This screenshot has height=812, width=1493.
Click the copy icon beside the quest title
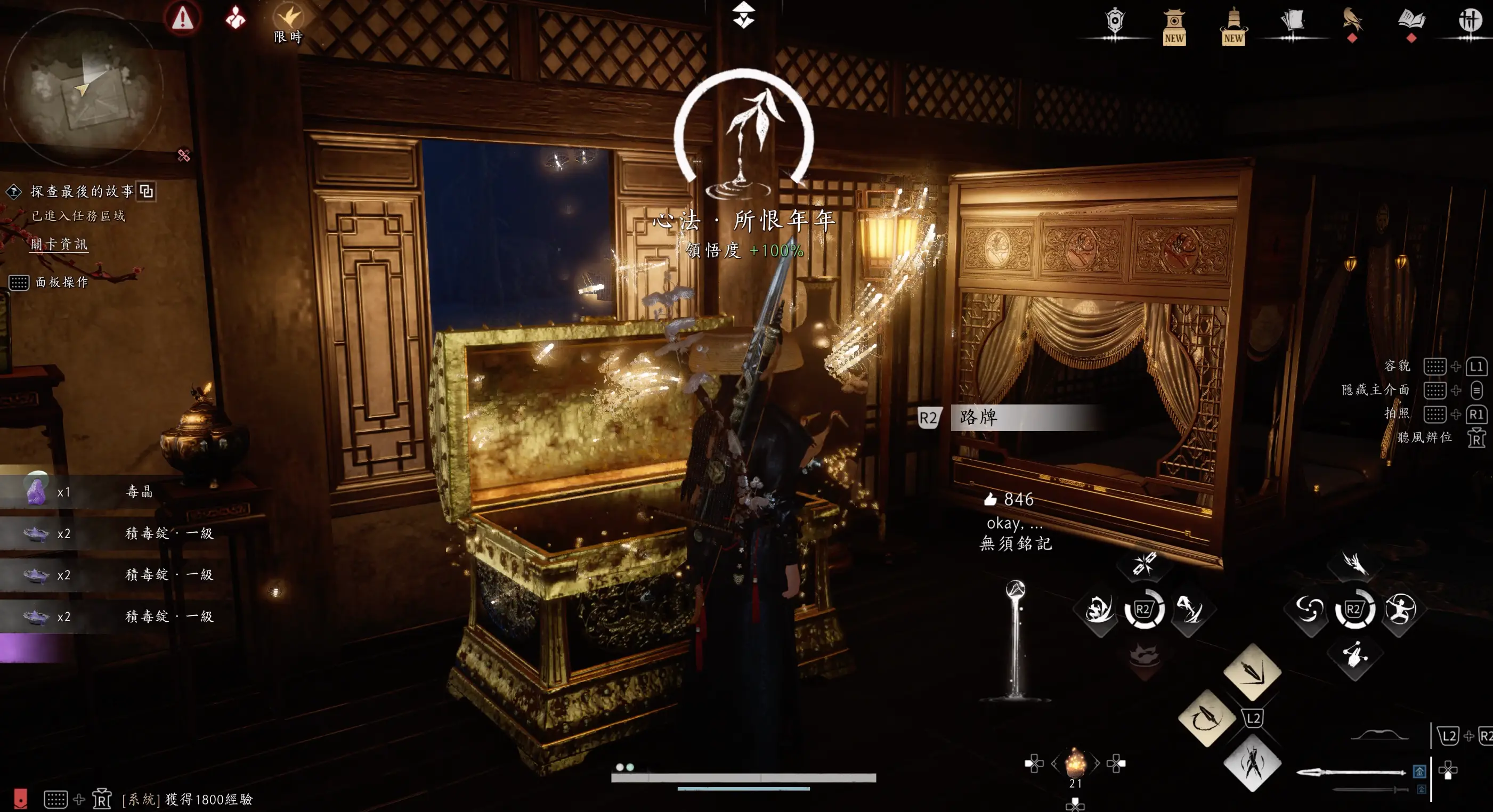tap(147, 191)
